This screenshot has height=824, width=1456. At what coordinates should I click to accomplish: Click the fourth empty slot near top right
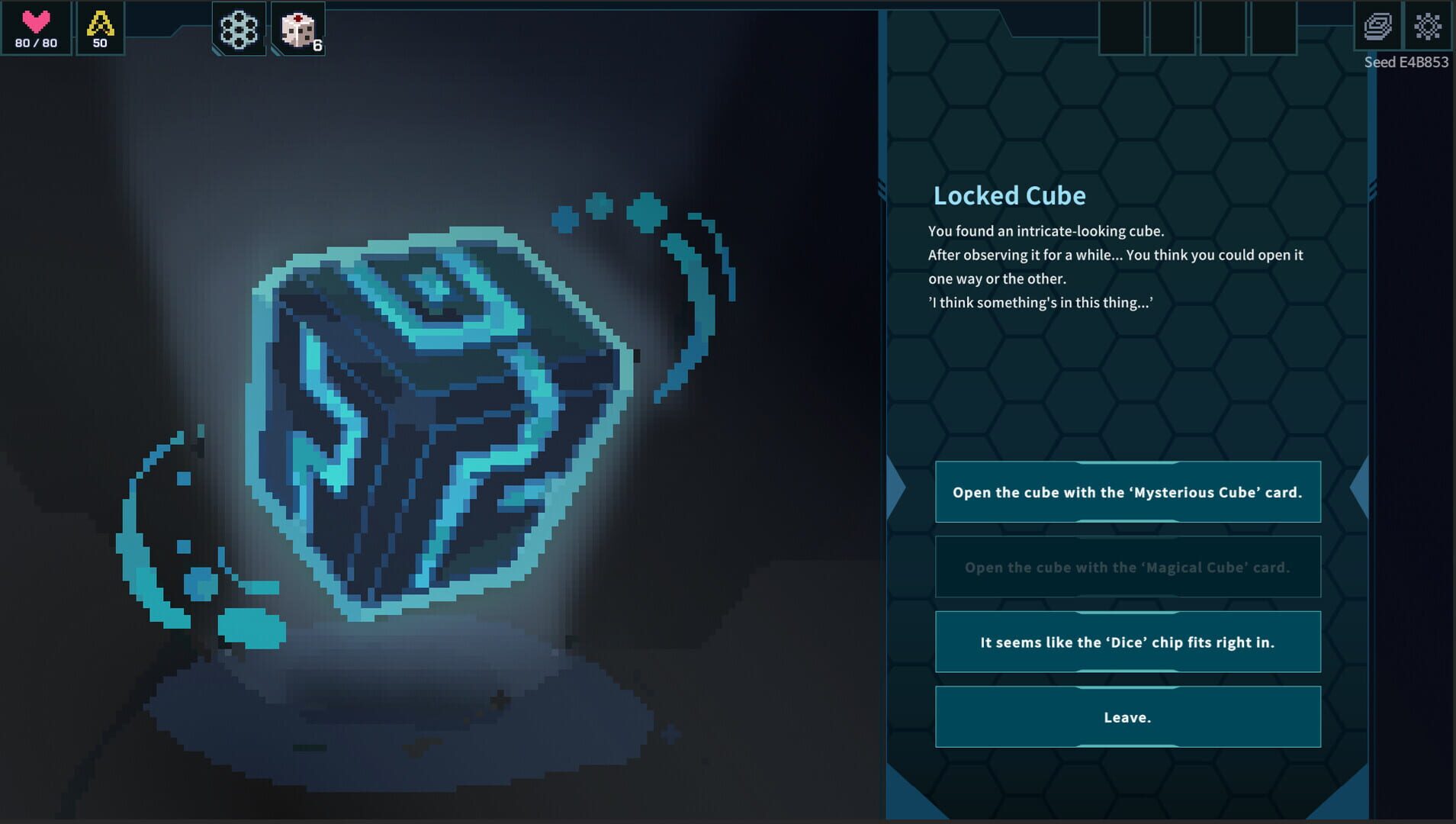(x=1274, y=28)
